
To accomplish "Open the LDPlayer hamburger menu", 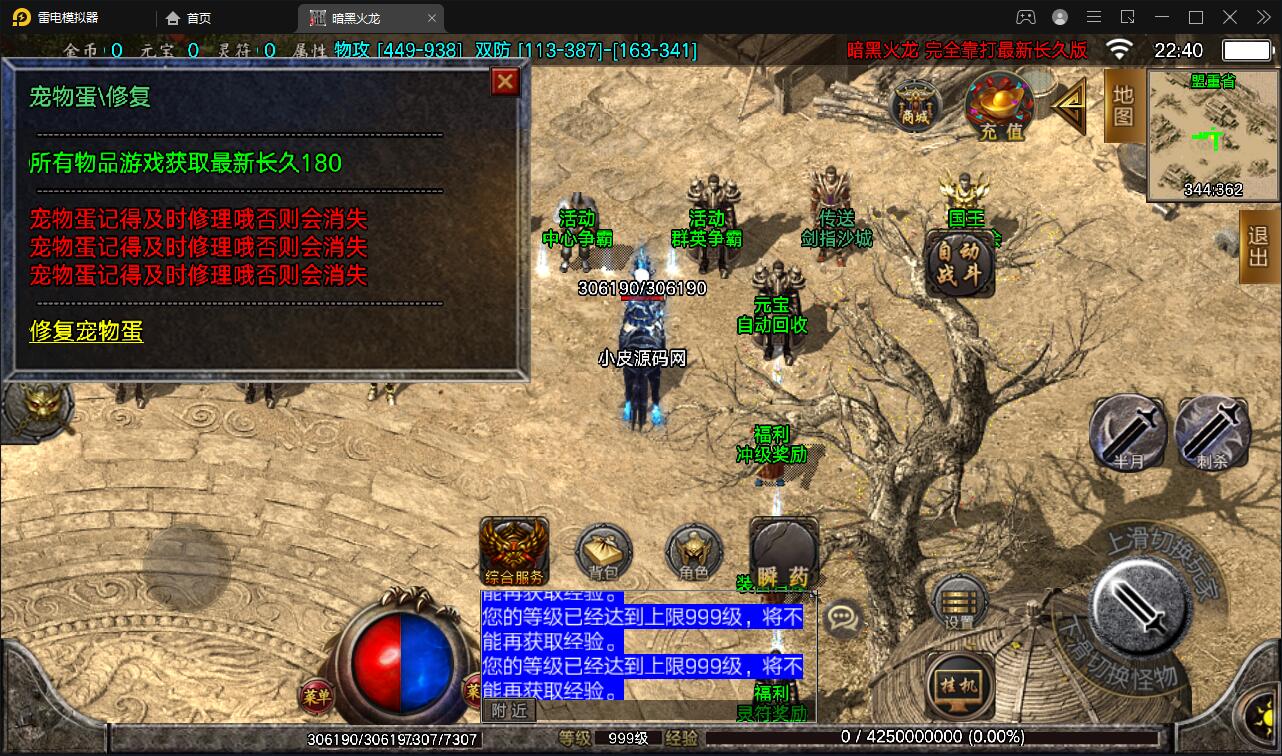I will [x=1094, y=17].
